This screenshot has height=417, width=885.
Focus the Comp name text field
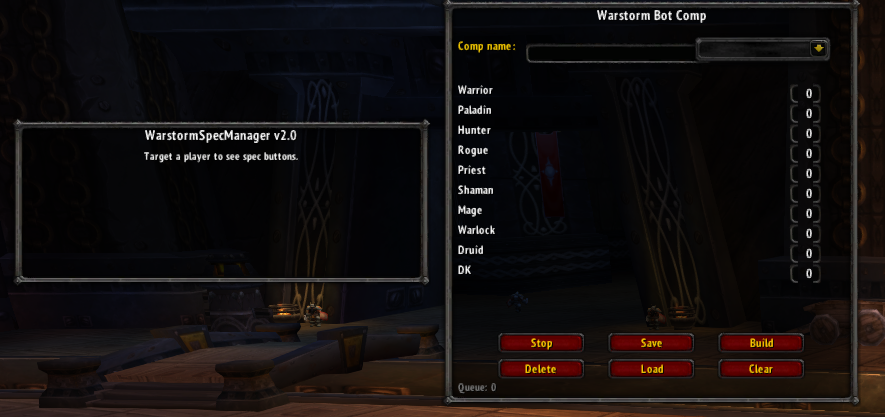tap(610, 54)
